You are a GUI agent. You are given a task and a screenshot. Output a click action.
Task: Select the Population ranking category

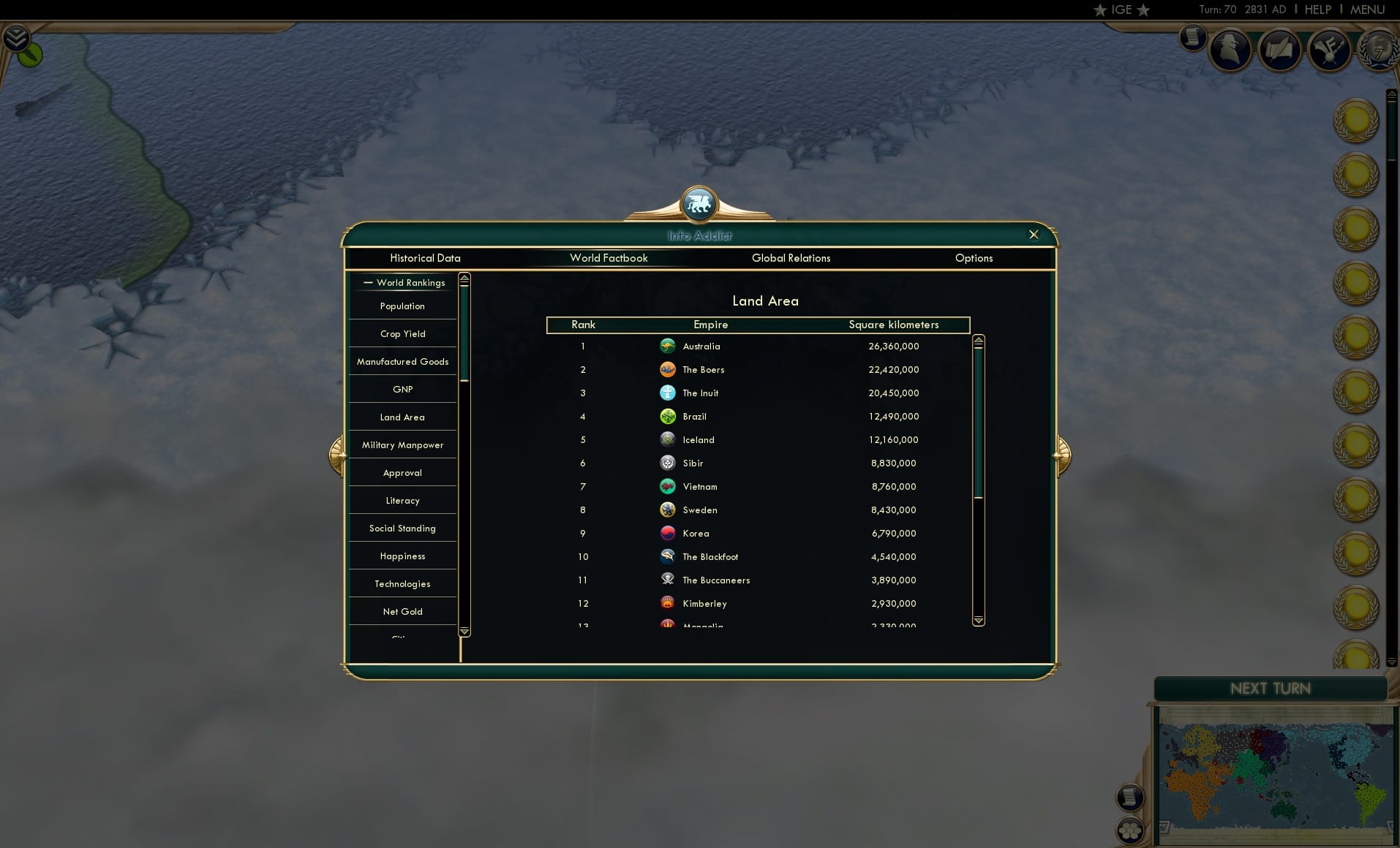pyautogui.click(x=402, y=306)
